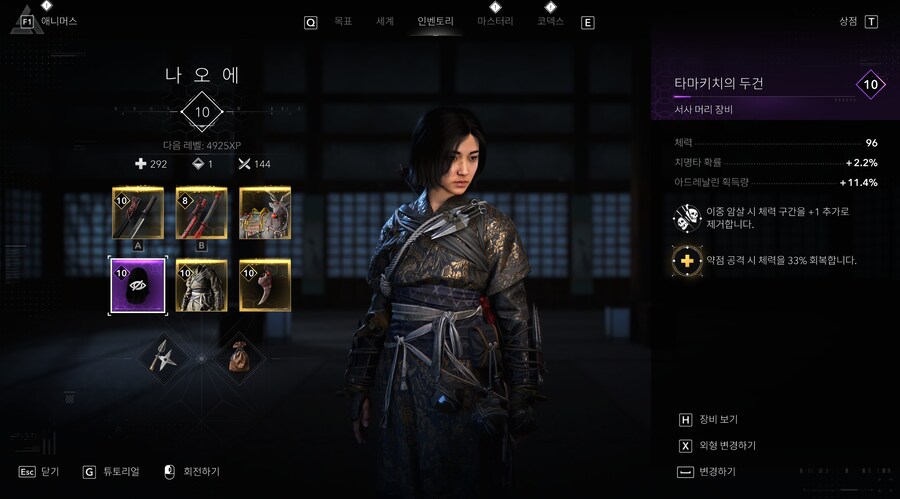The image size is (900, 499).
Task: Select the purple hooded headgear slot
Action: pos(138,284)
